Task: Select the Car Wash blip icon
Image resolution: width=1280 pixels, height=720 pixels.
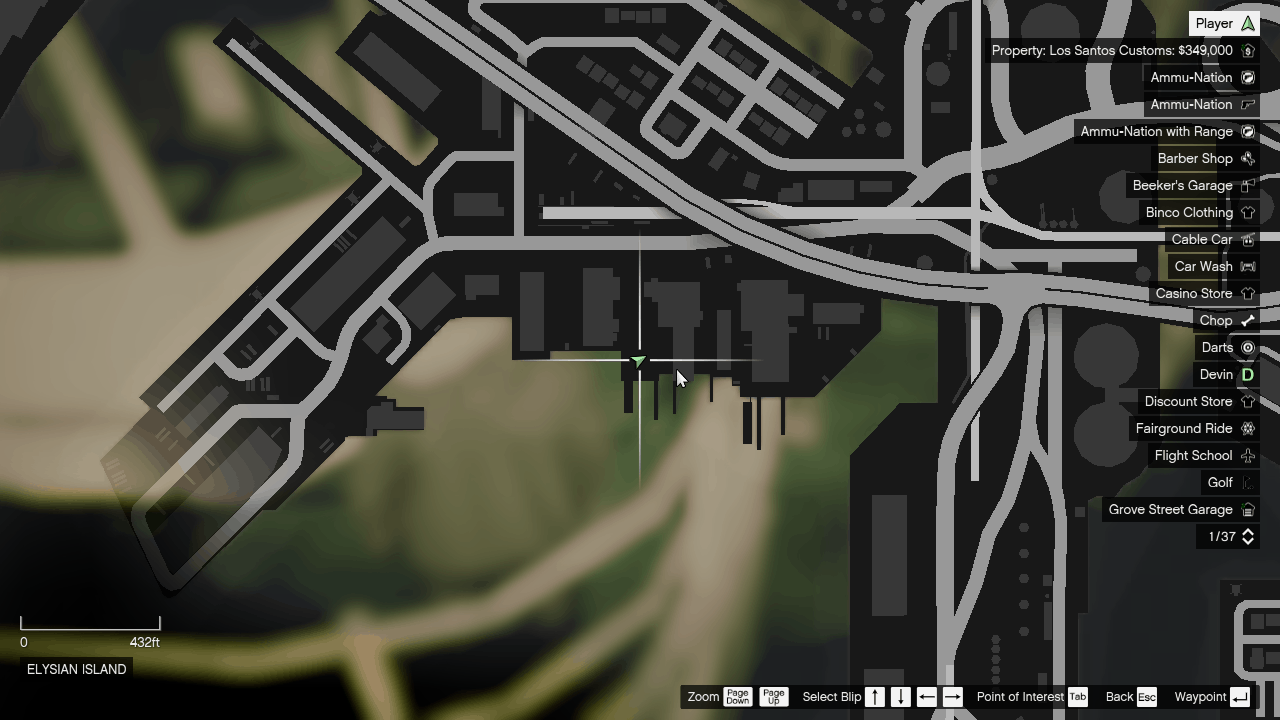Action: tap(1248, 266)
